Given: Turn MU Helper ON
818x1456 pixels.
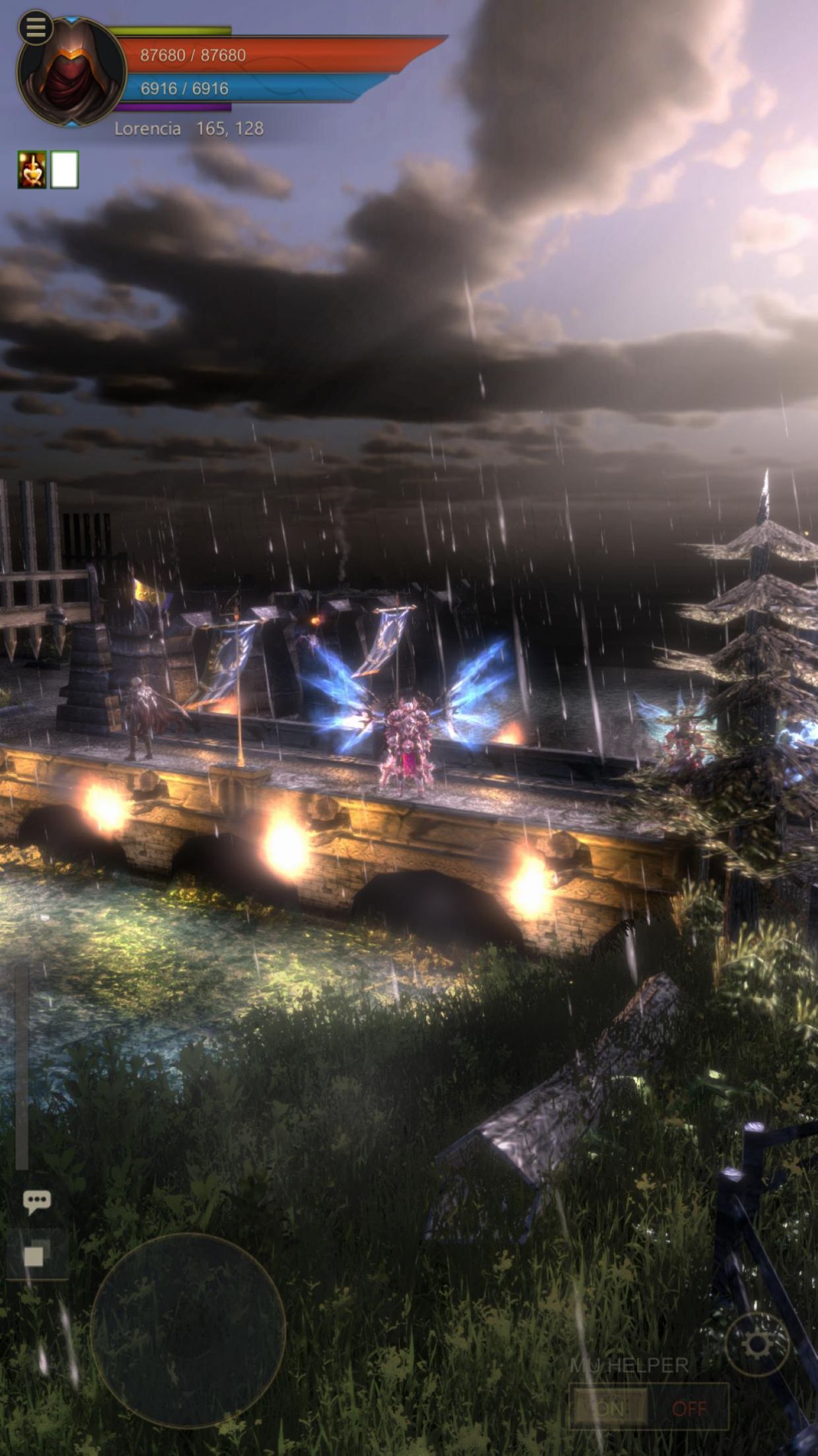Looking at the screenshot, I should coord(609,1408).
